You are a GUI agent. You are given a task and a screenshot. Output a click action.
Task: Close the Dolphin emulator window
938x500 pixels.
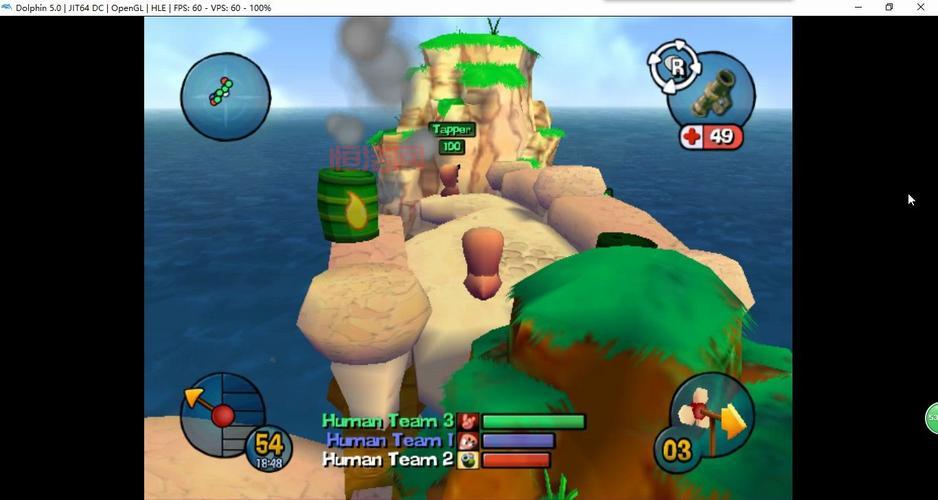tap(920, 8)
